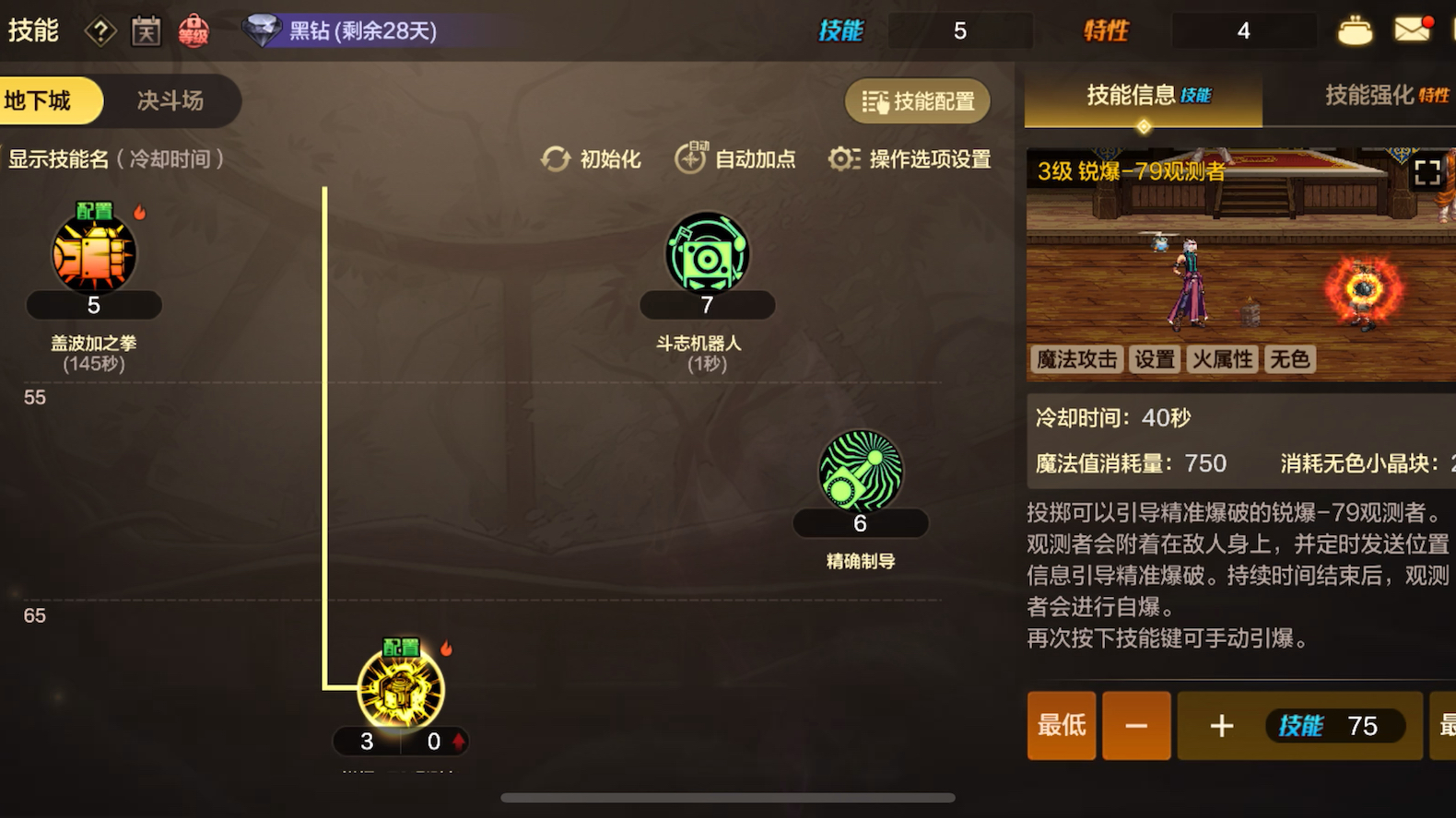Reset skills with 初始化
1456x818 pixels.
point(592,159)
